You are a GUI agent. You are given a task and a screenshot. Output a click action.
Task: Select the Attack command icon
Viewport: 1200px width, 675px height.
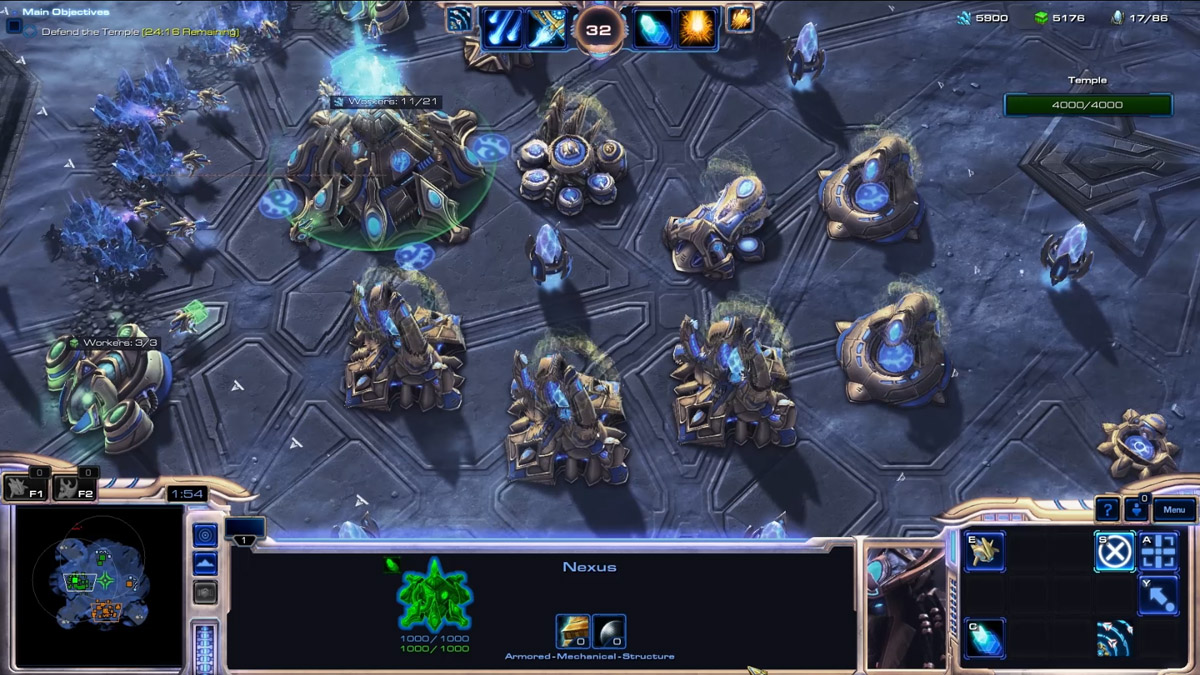1159,551
